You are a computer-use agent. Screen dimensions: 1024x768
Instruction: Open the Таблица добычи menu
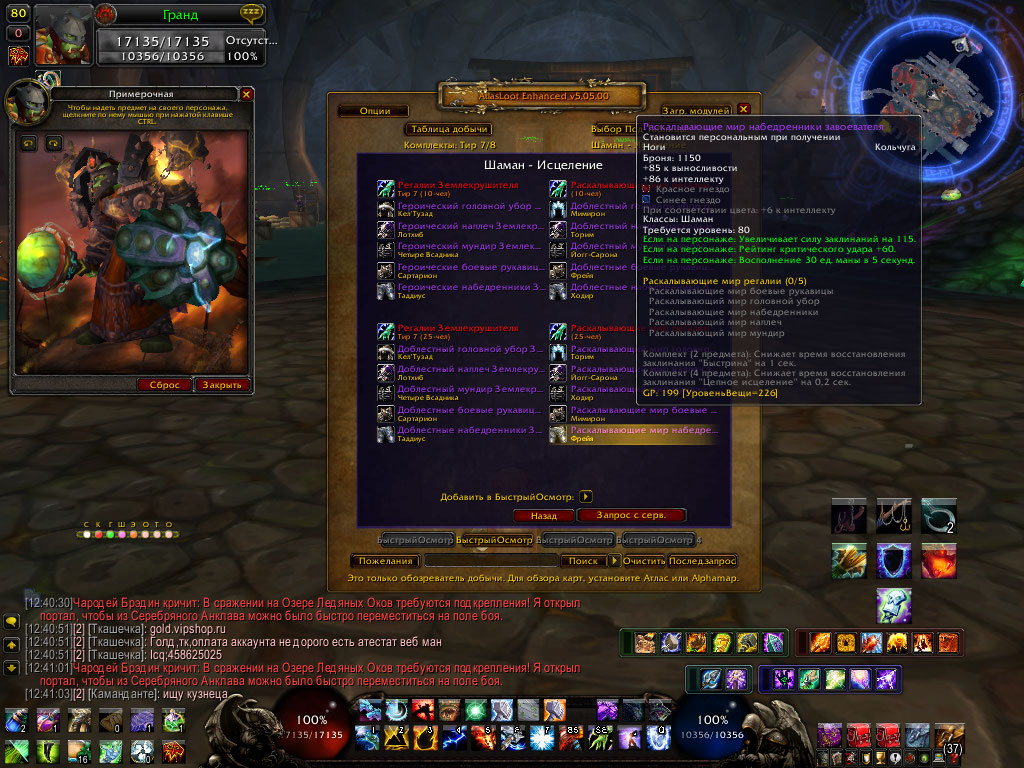pos(448,129)
